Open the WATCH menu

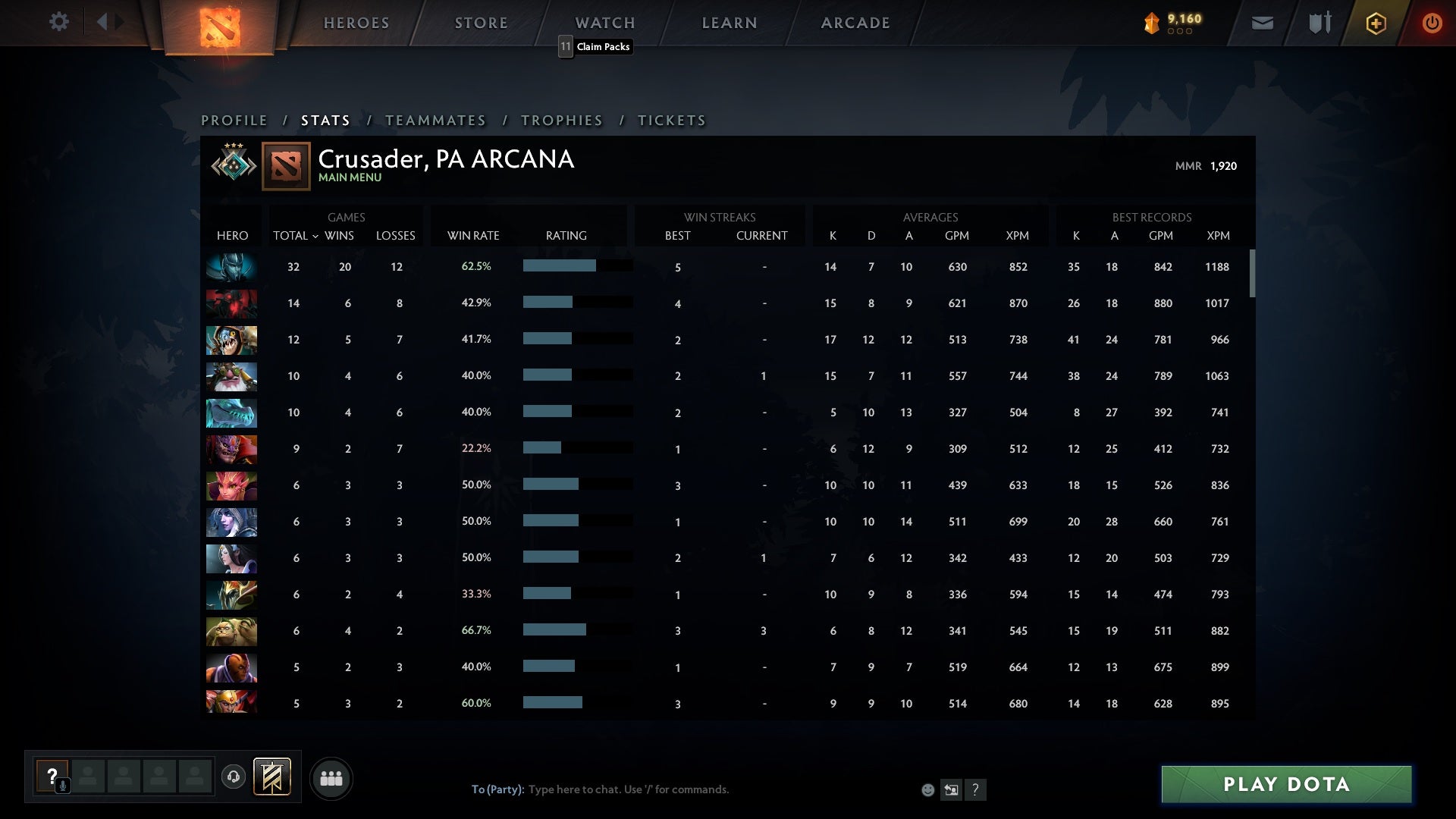click(604, 22)
